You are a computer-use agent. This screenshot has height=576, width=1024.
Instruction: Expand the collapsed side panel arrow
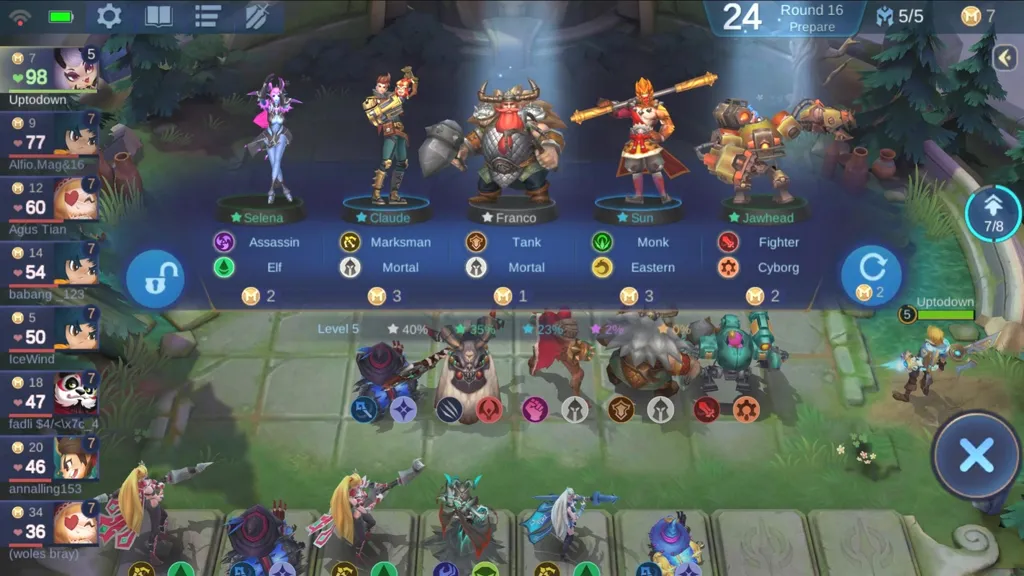click(1006, 58)
